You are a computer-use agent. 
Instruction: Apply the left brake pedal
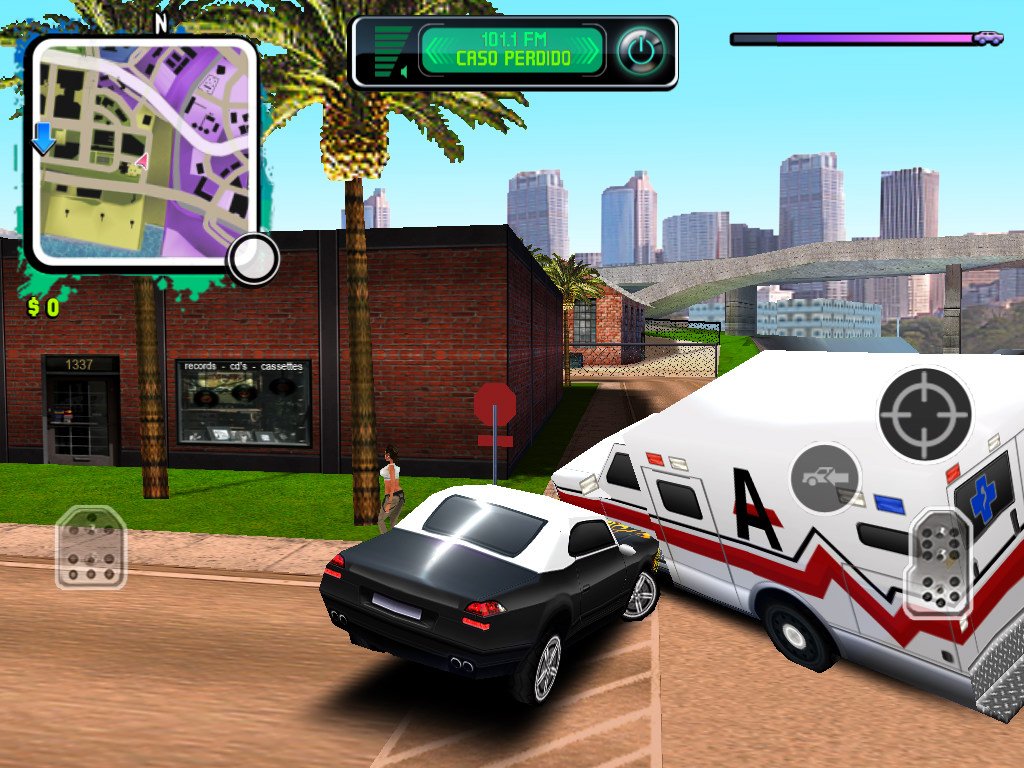click(90, 546)
